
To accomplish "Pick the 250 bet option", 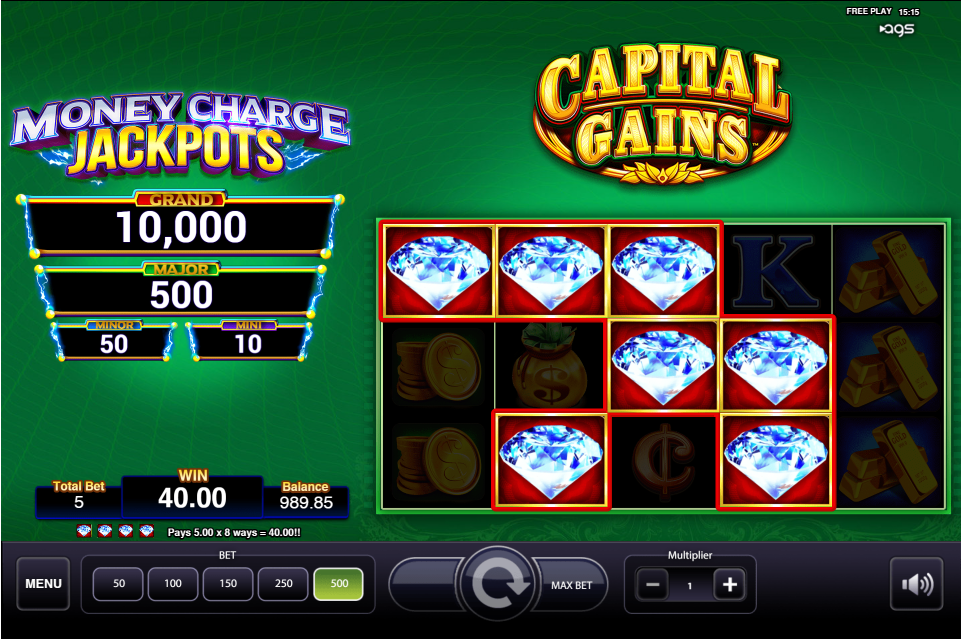I will tap(283, 584).
